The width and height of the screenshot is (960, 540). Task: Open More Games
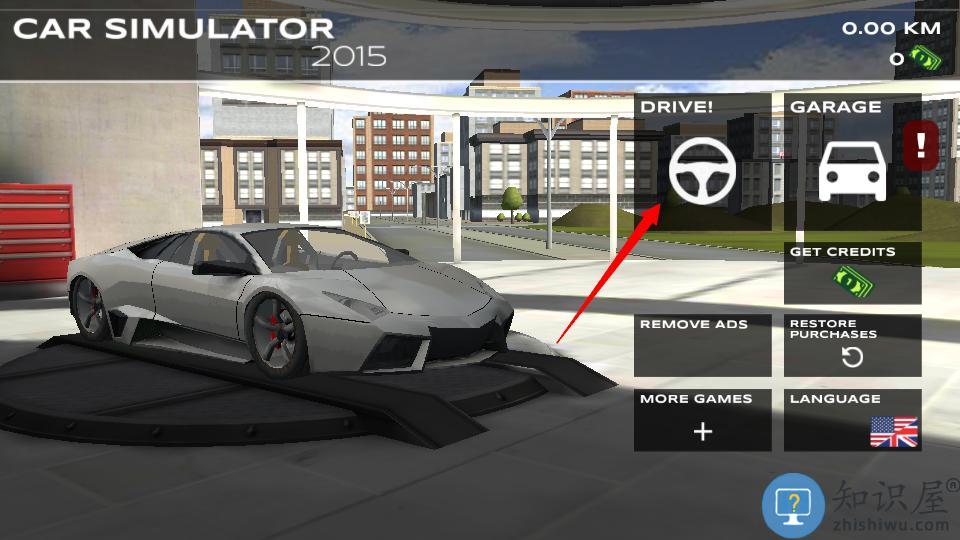[x=703, y=420]
